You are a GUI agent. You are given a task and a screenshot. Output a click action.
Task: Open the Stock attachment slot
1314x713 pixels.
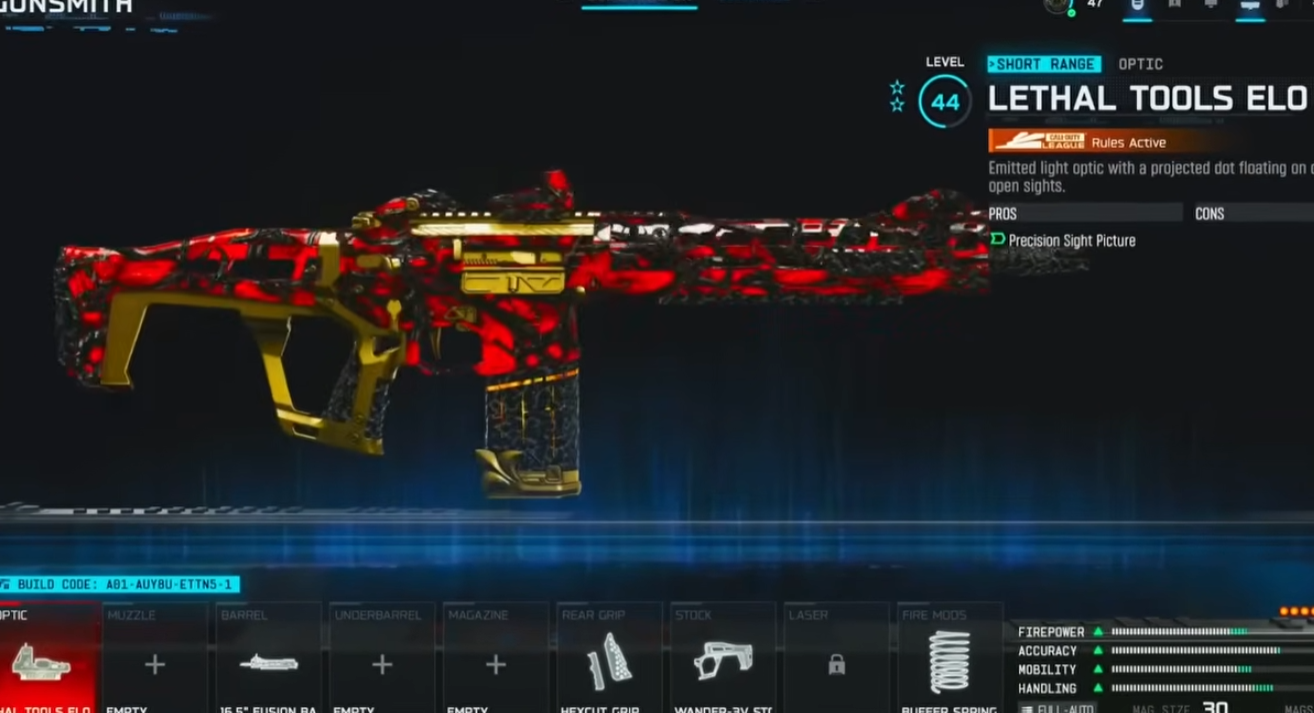coord(722,662)
